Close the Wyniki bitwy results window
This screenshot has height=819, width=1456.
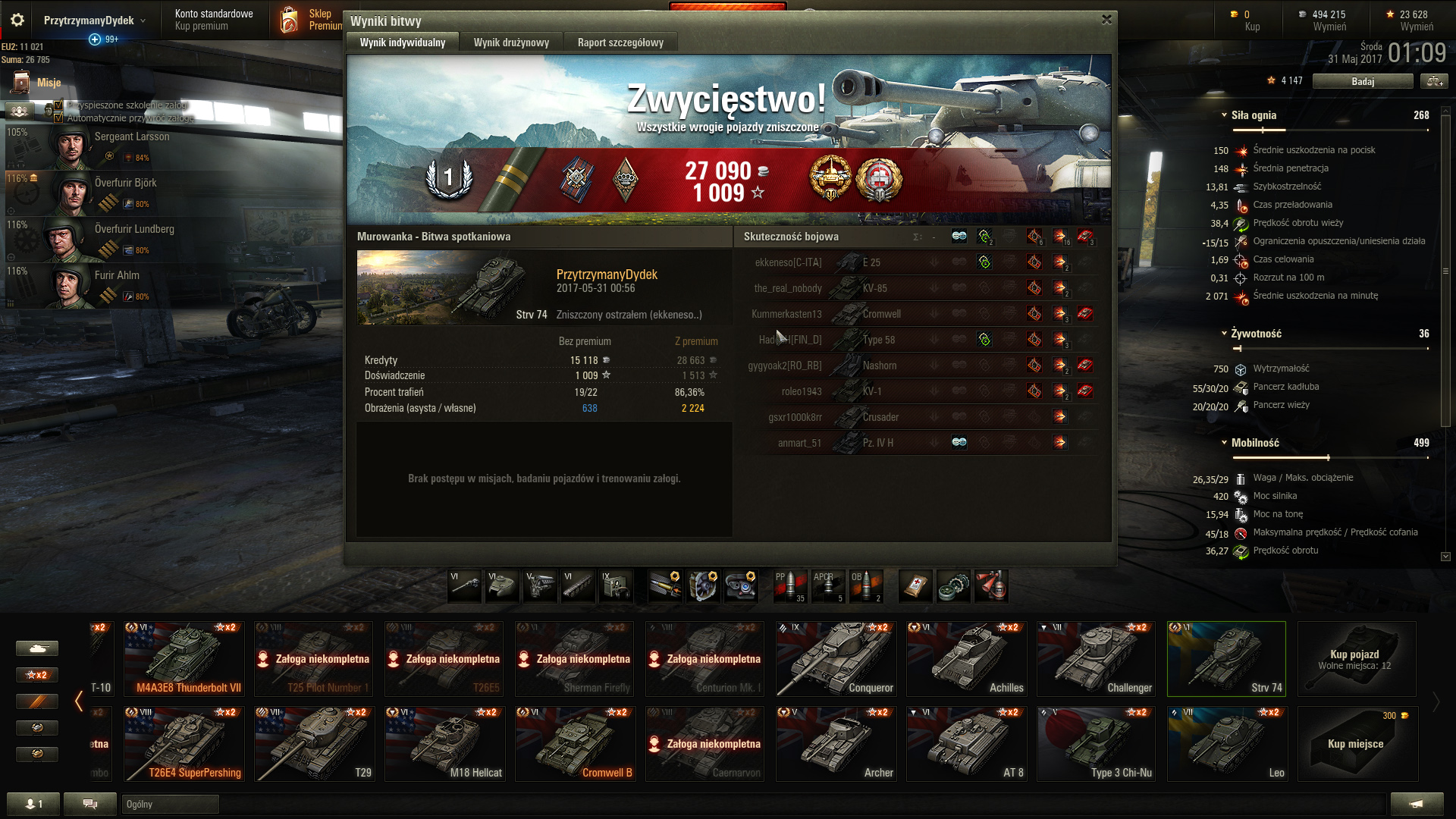pyautogui.click(x=1106, y=20)
